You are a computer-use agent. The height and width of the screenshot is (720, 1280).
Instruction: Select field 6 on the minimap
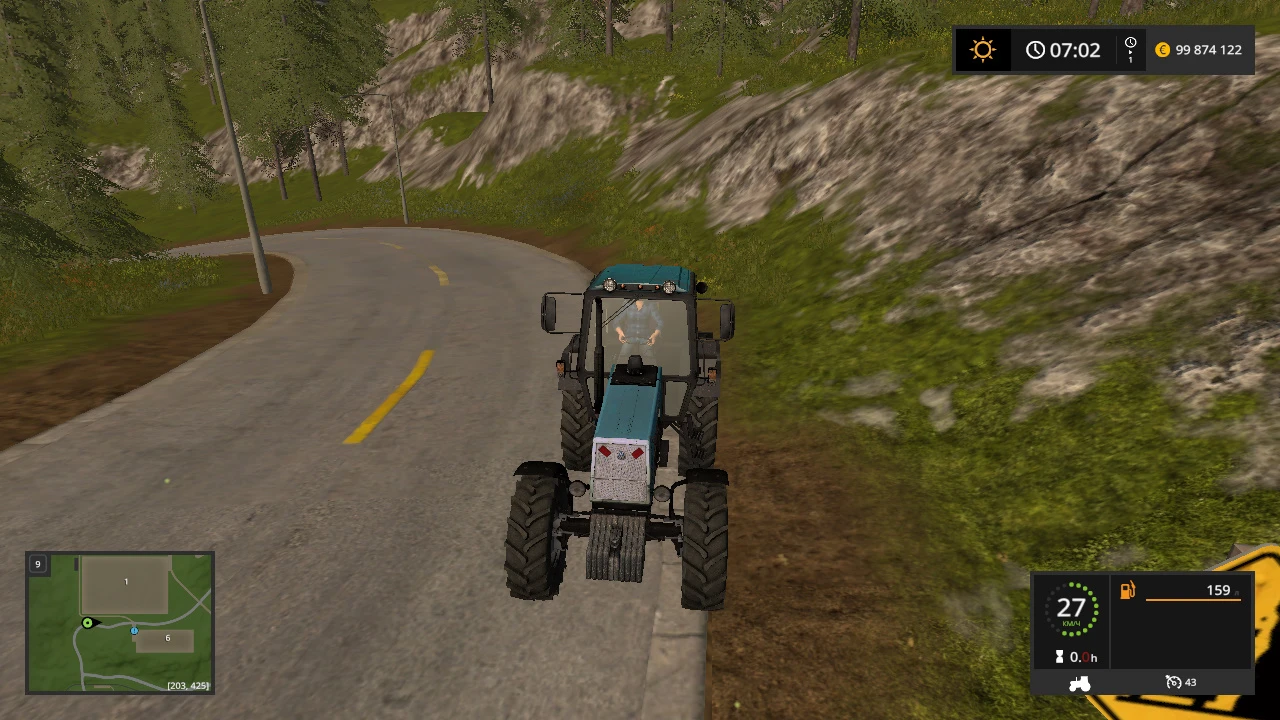click(x=167, y=637)
